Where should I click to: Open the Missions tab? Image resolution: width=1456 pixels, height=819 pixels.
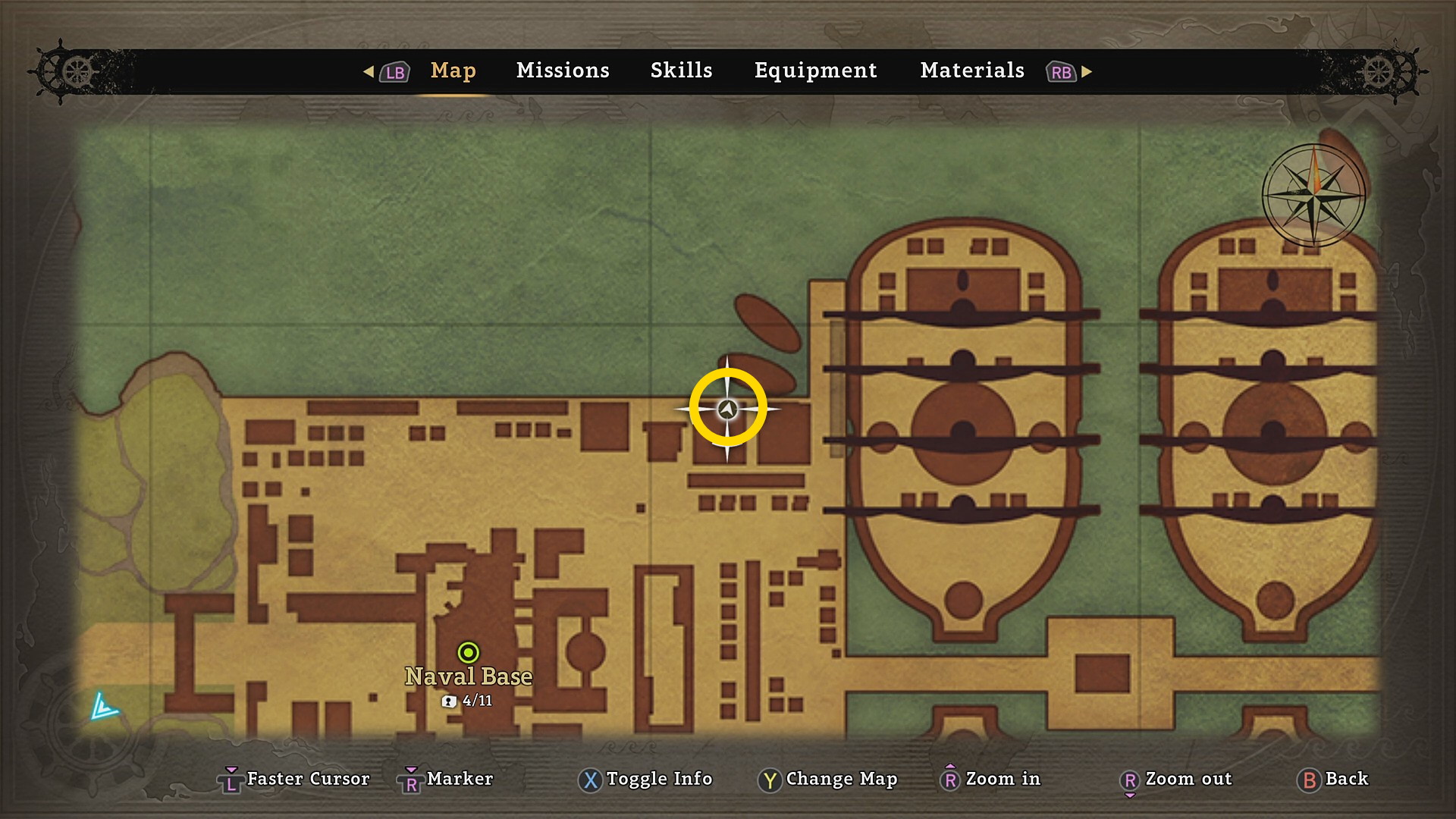[x=563, y=71]
